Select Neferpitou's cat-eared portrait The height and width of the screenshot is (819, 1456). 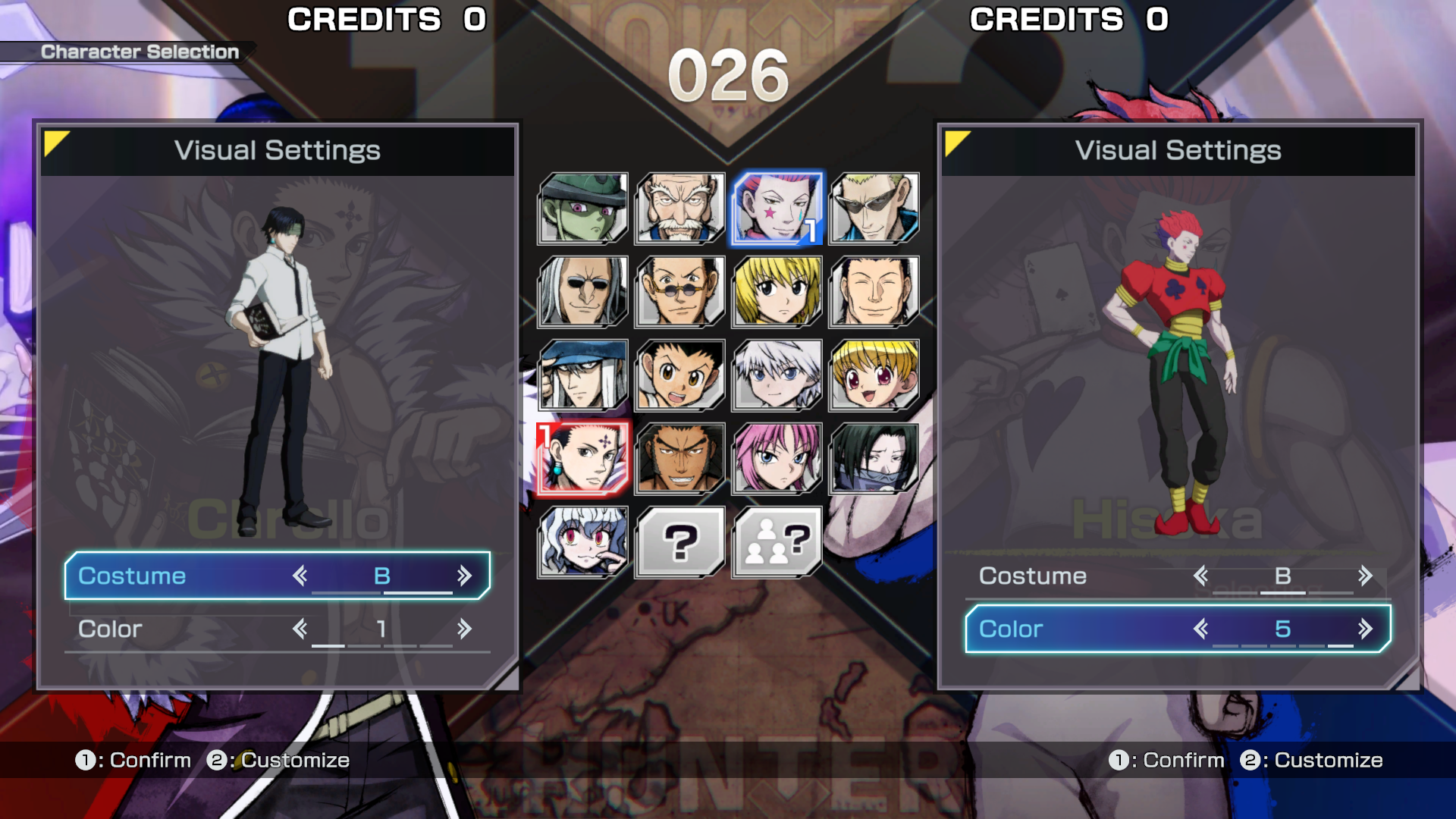(582, 542)
